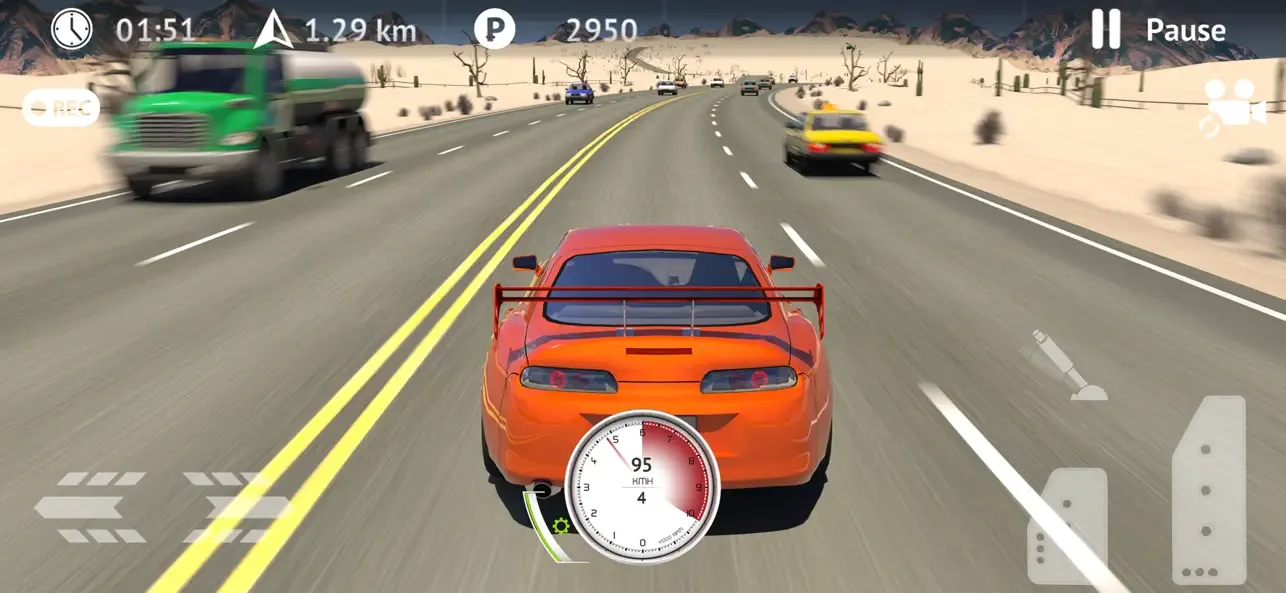Viewport: 1286px width, 593px height.
Task: Tap the gas accelerator pedal
Action: point(1208,490)
